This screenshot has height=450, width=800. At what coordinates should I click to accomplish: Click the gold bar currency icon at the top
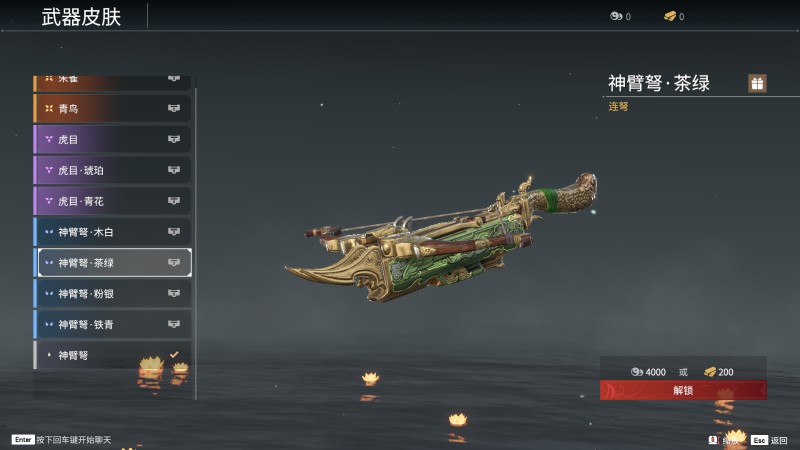[669, 16]
